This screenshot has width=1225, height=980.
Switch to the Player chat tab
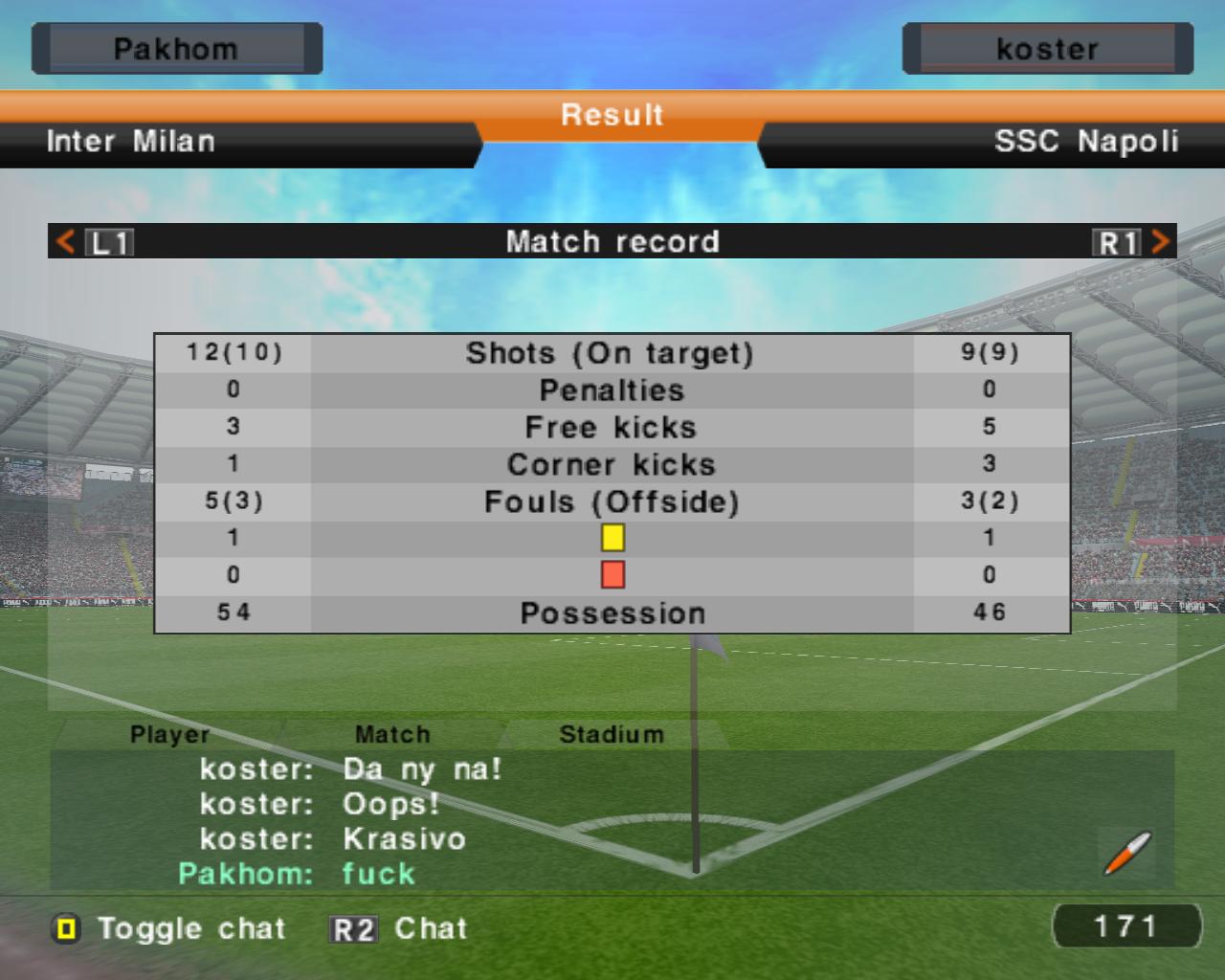[x=169, y=734]
